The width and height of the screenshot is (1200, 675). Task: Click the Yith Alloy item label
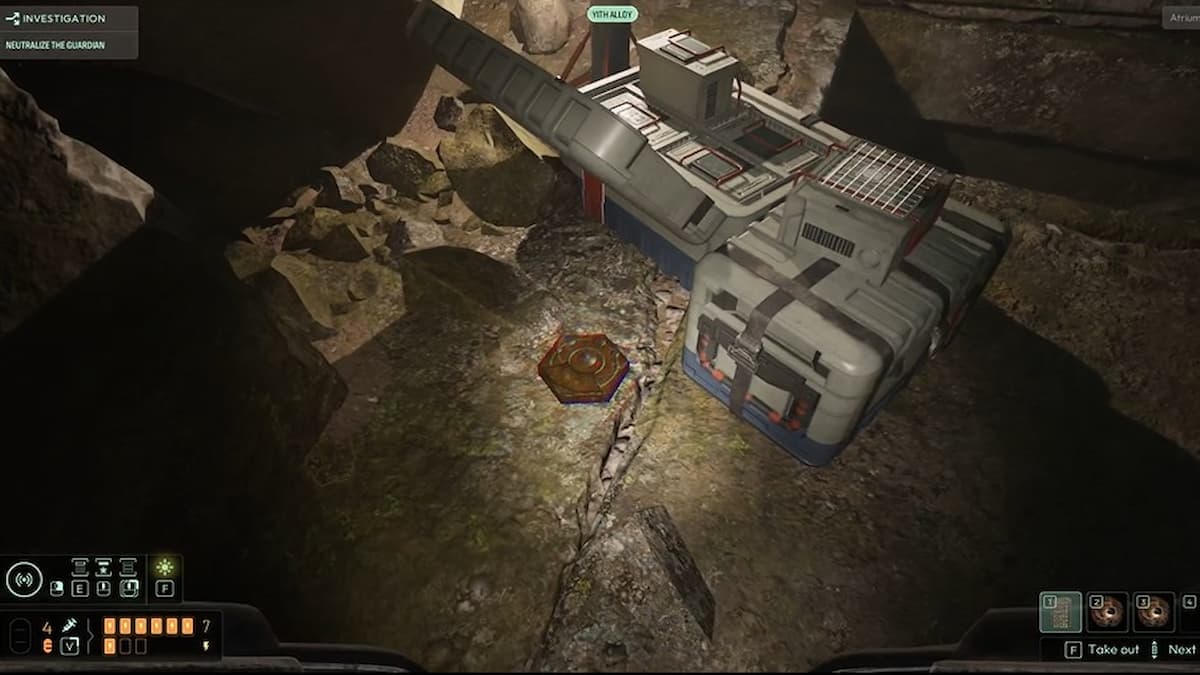click(x=612, y=15)
